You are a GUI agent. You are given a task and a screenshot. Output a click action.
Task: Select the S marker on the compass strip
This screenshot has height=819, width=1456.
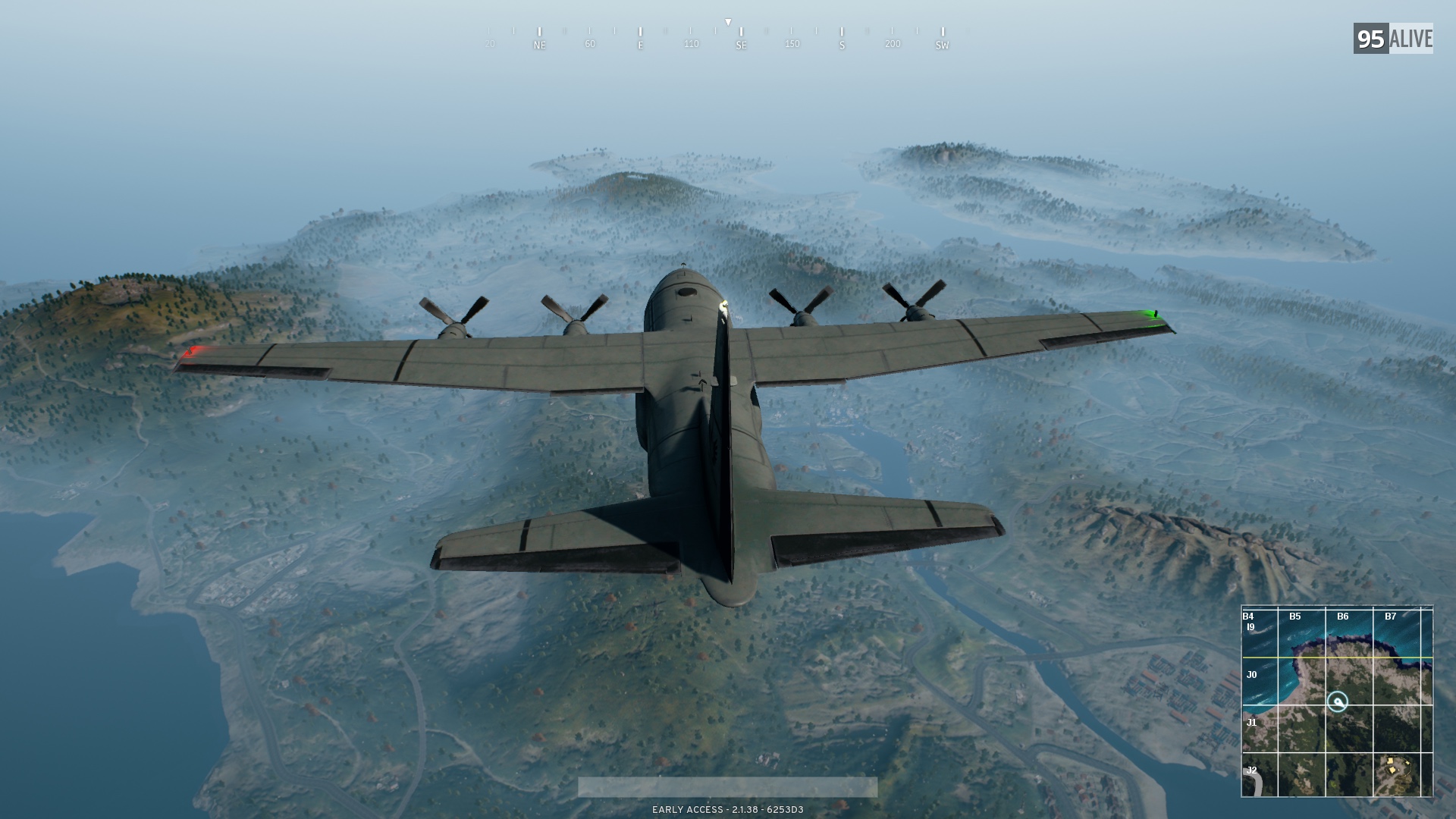pos(842,45)
